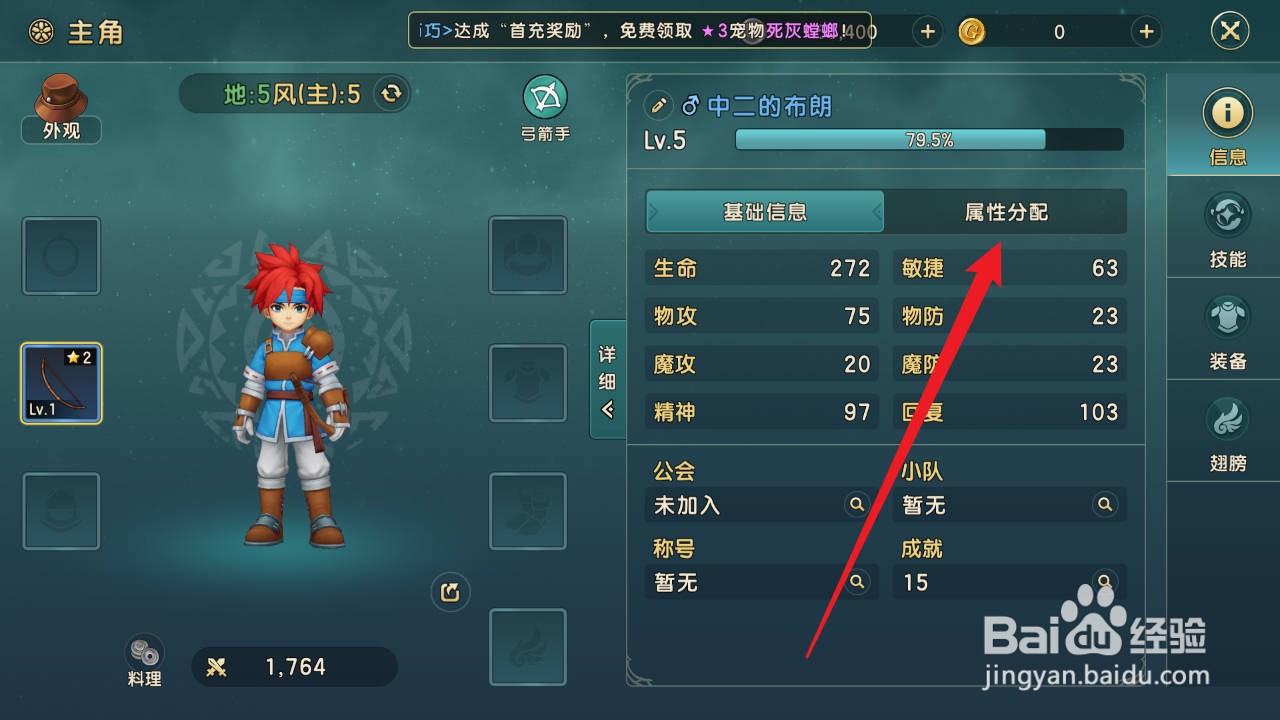The height and width of the screenshot is (720, 1280).
Task: Open the 称号 title search magnifier
Action: (x=856, y=583)
